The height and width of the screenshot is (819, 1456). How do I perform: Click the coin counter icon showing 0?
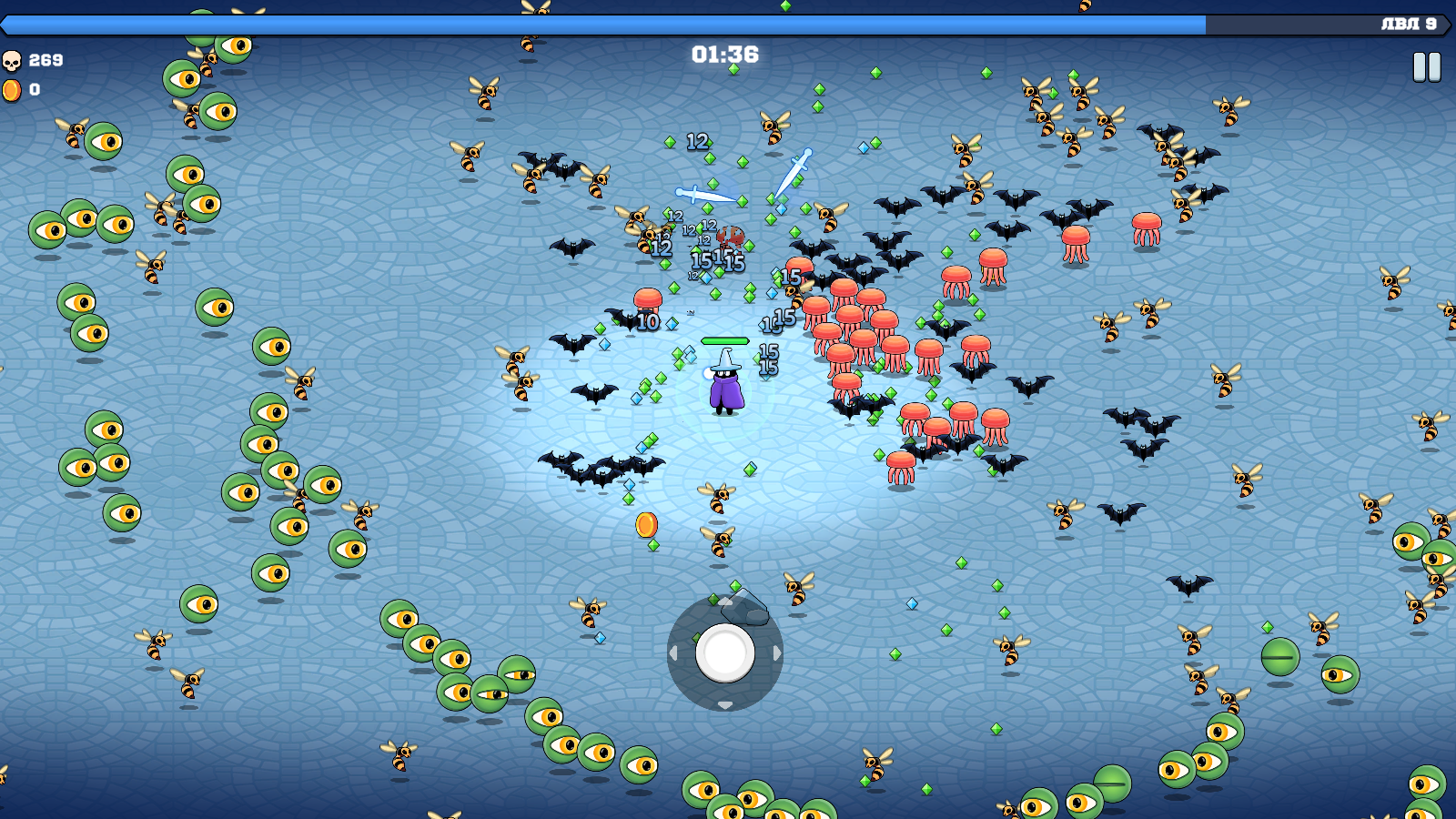pos(13,90)
